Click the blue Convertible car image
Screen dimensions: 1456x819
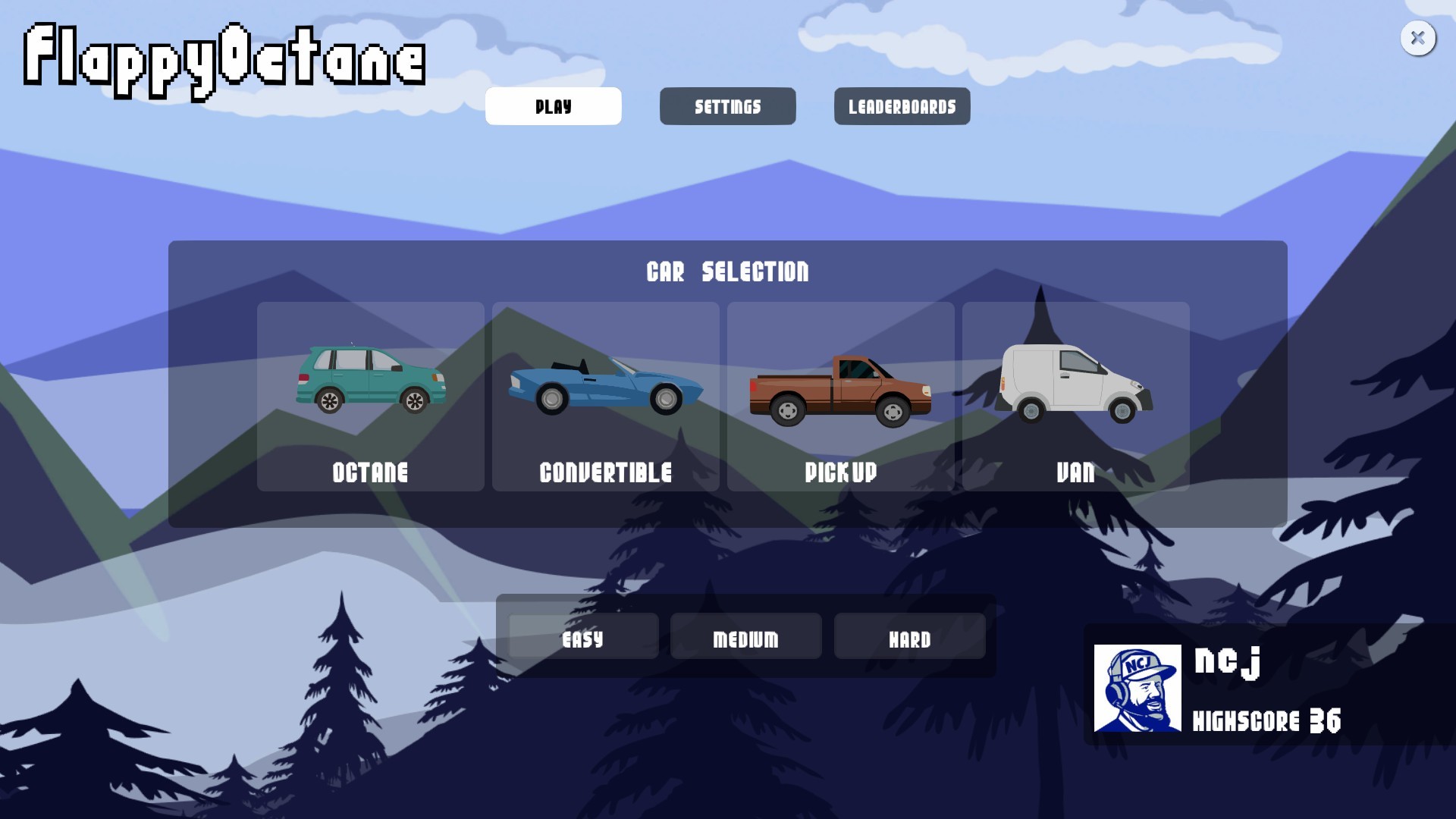[605, 387]
